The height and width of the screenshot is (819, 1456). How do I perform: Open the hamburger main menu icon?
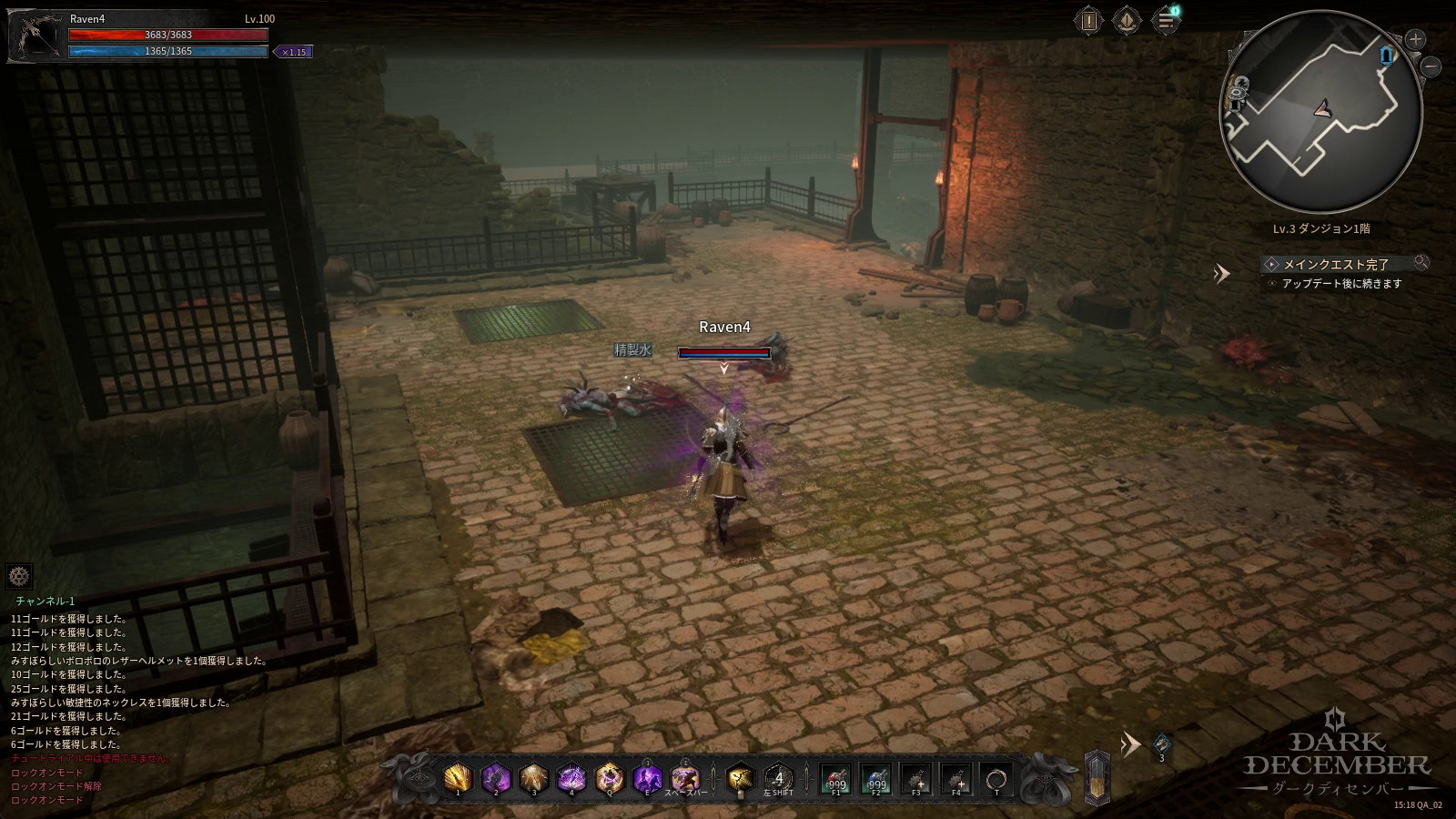click(x=1165, y=20)
